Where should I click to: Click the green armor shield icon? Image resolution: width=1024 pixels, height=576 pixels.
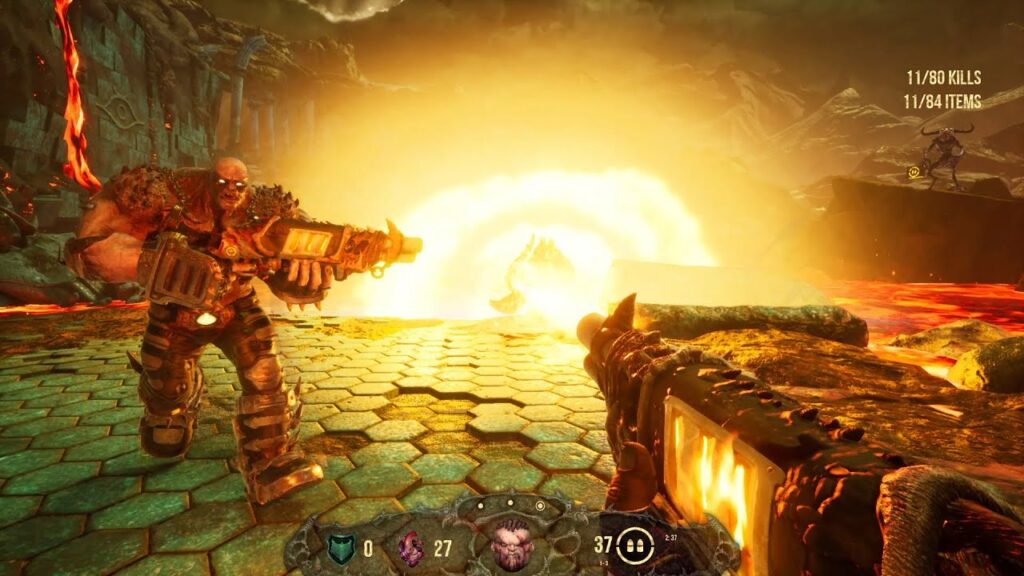coord(339,547)
